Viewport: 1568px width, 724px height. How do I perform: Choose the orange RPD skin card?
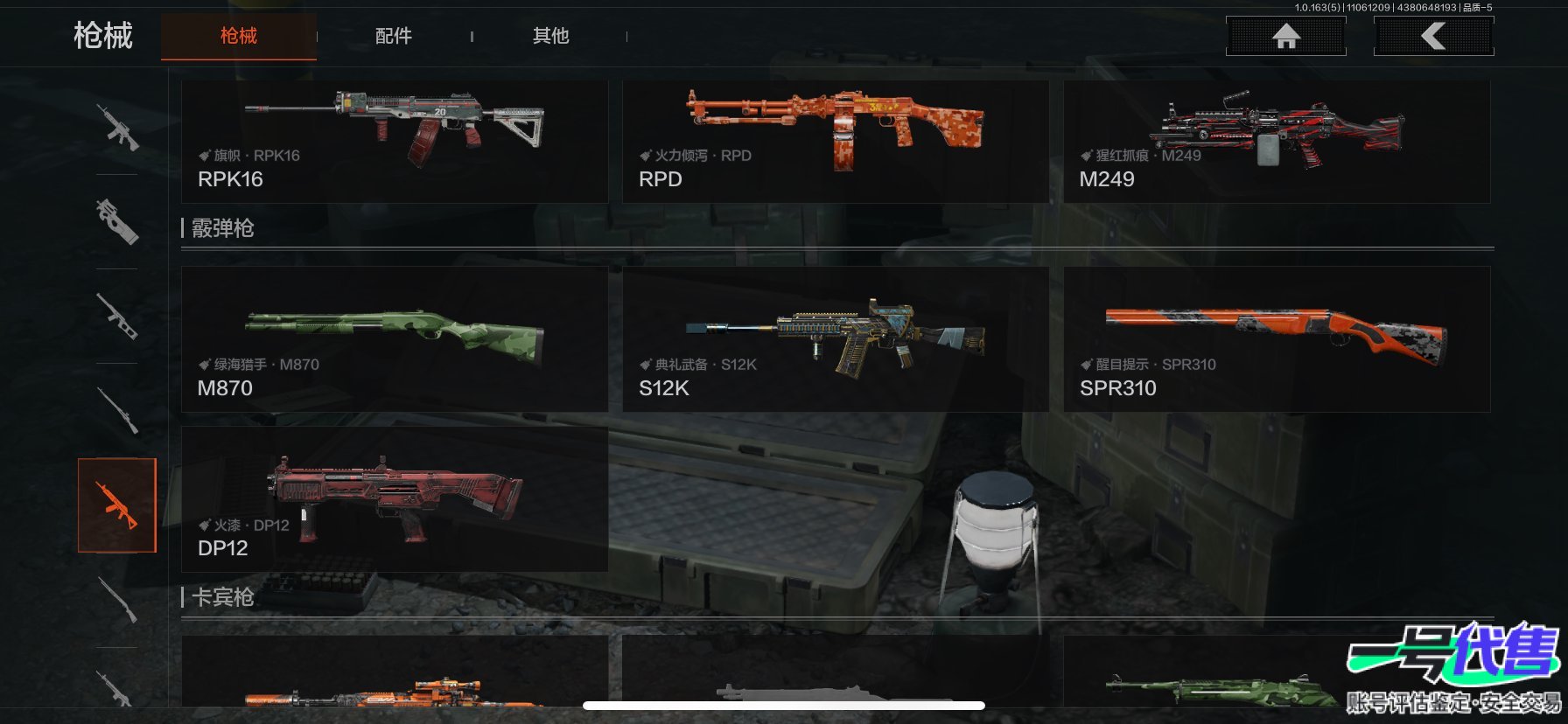coord(835,142)
